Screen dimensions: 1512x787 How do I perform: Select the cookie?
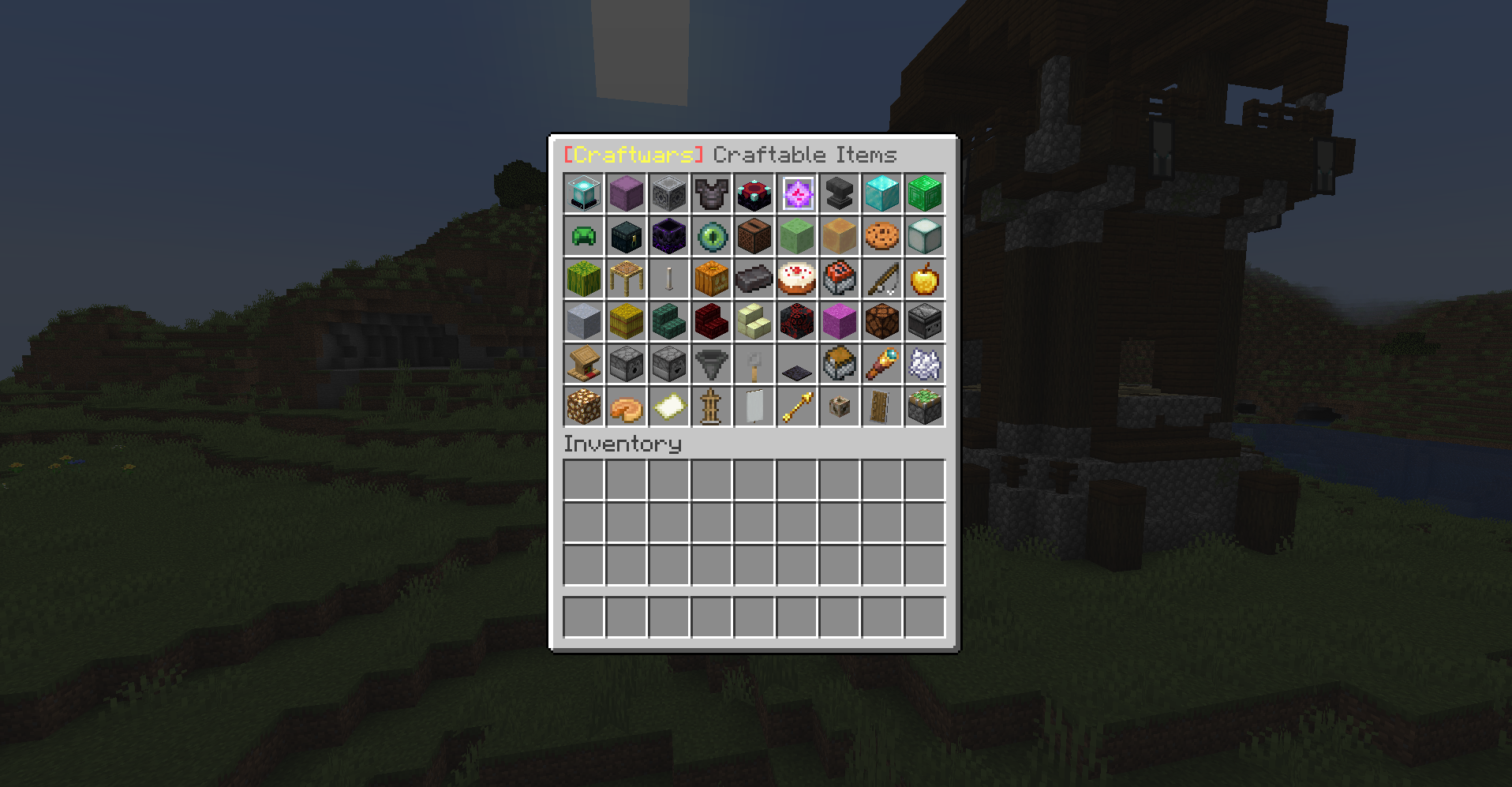tap(881, 236)
